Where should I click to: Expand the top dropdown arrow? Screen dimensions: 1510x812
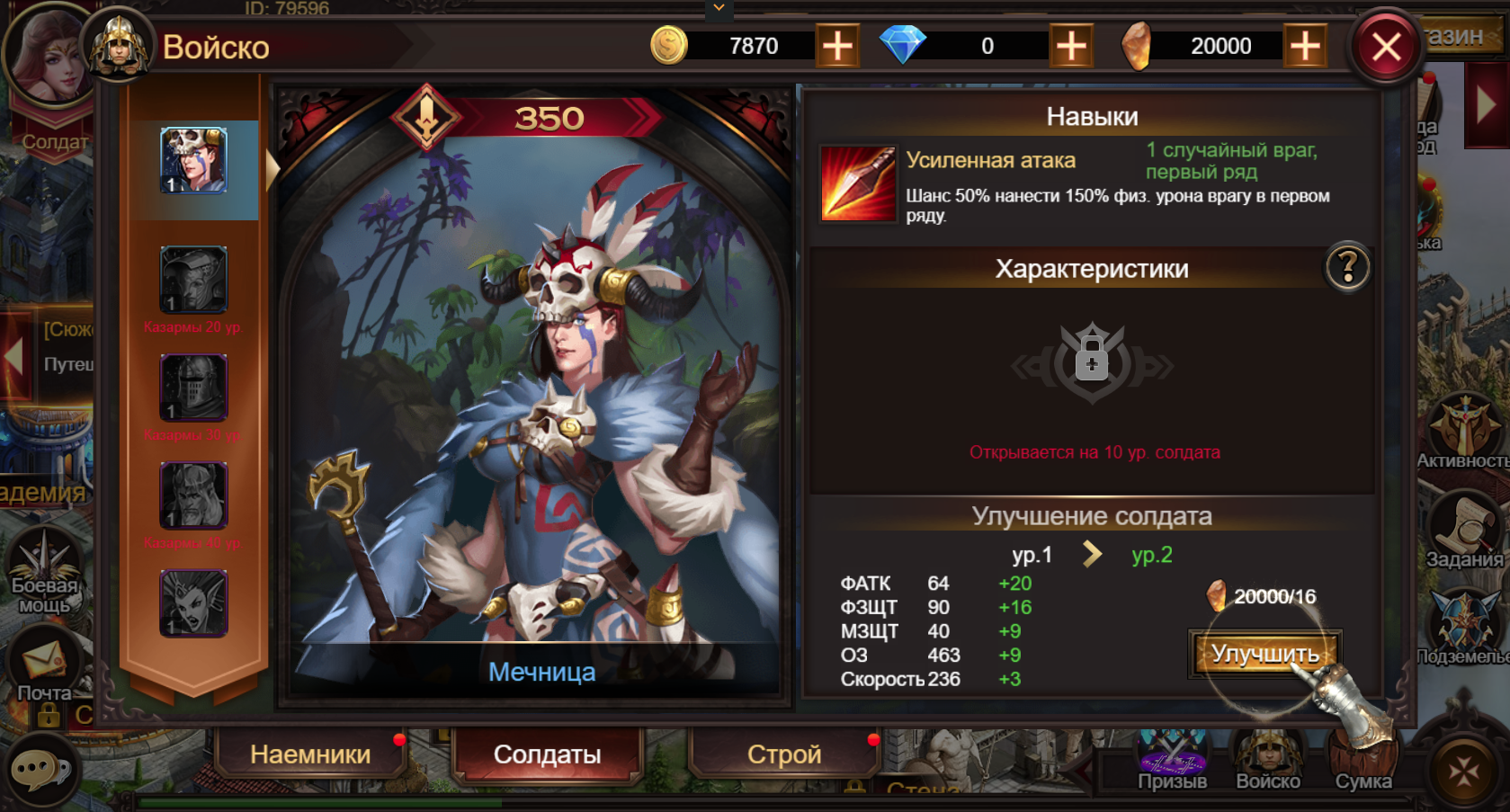[x=719, y=8]
